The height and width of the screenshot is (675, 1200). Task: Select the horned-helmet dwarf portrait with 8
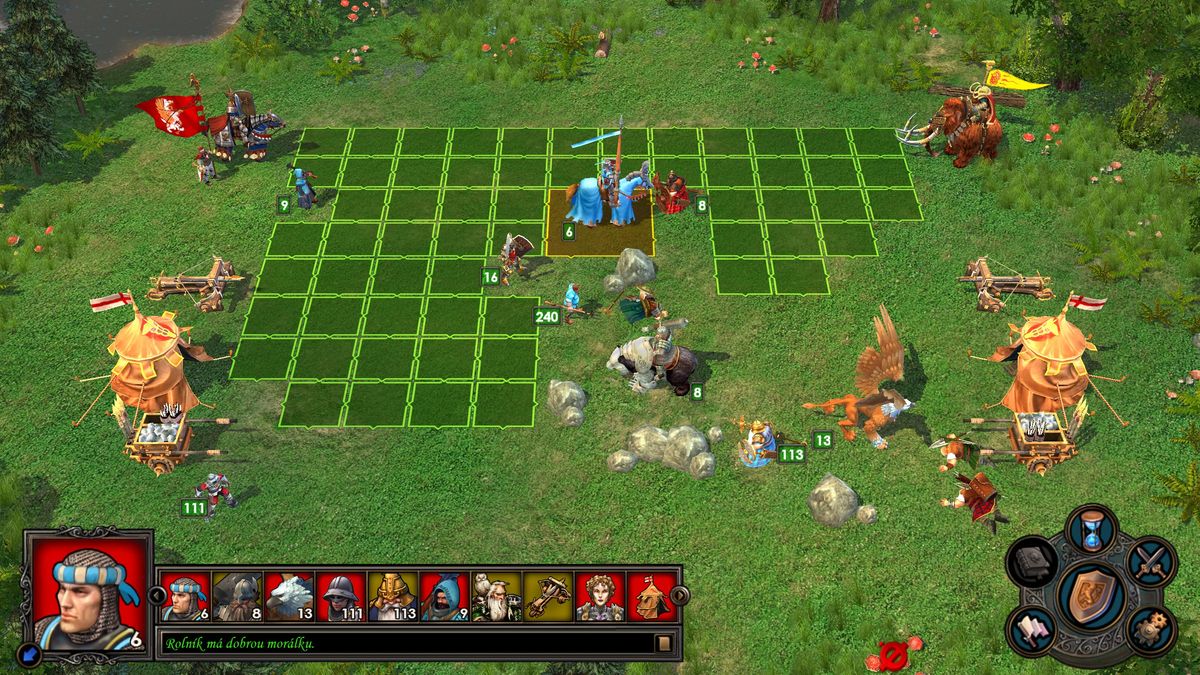(x=238, y=597)
